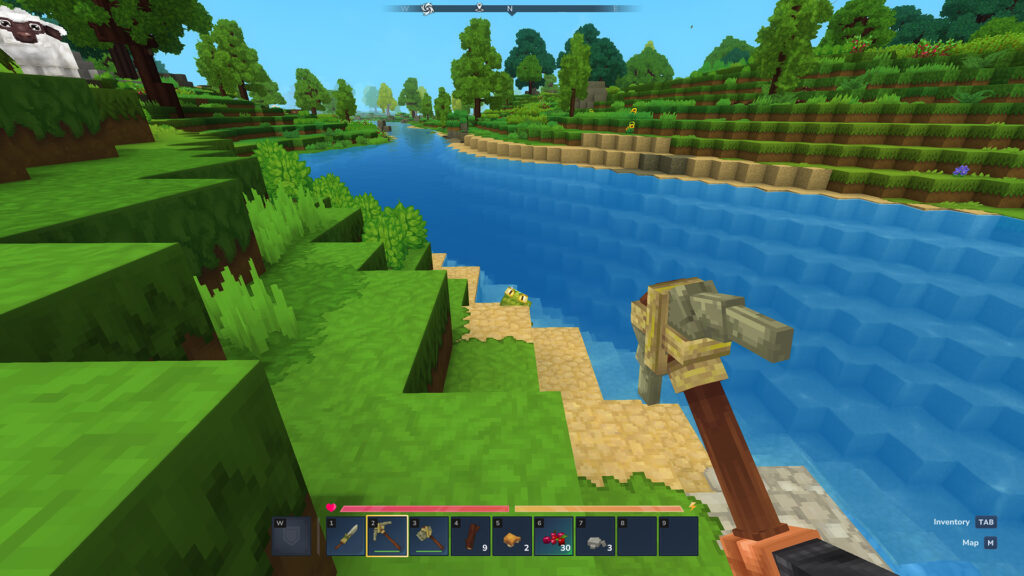The image size is (1024, 576).
Task: Select the pickaxe in hotbar slot 2
Action: point(387,536)
